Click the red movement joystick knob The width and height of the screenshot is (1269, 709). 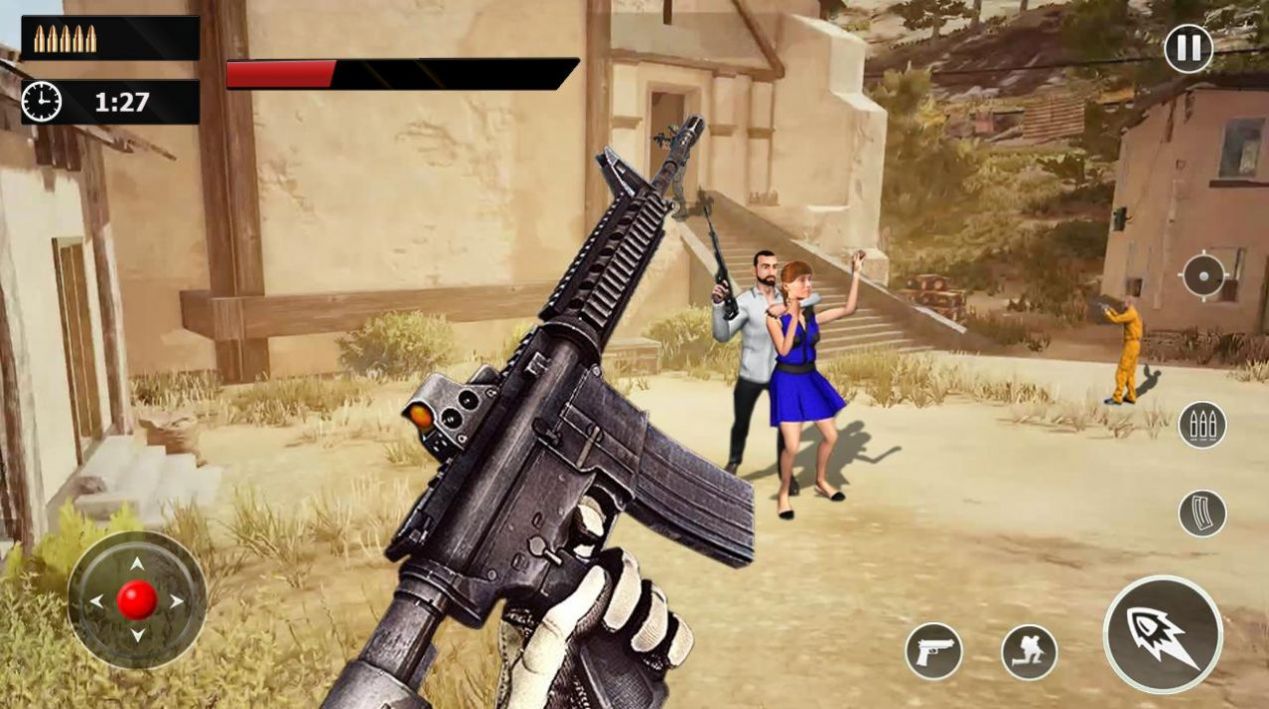pos(137,600)
